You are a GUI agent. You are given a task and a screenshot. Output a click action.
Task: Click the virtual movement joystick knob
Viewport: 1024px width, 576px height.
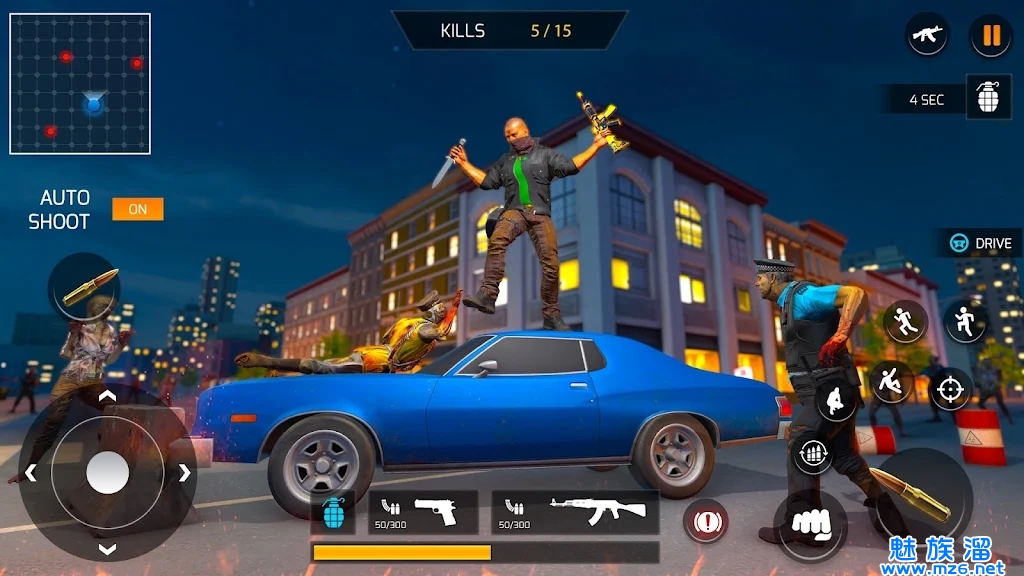click(x=107, y=472)
